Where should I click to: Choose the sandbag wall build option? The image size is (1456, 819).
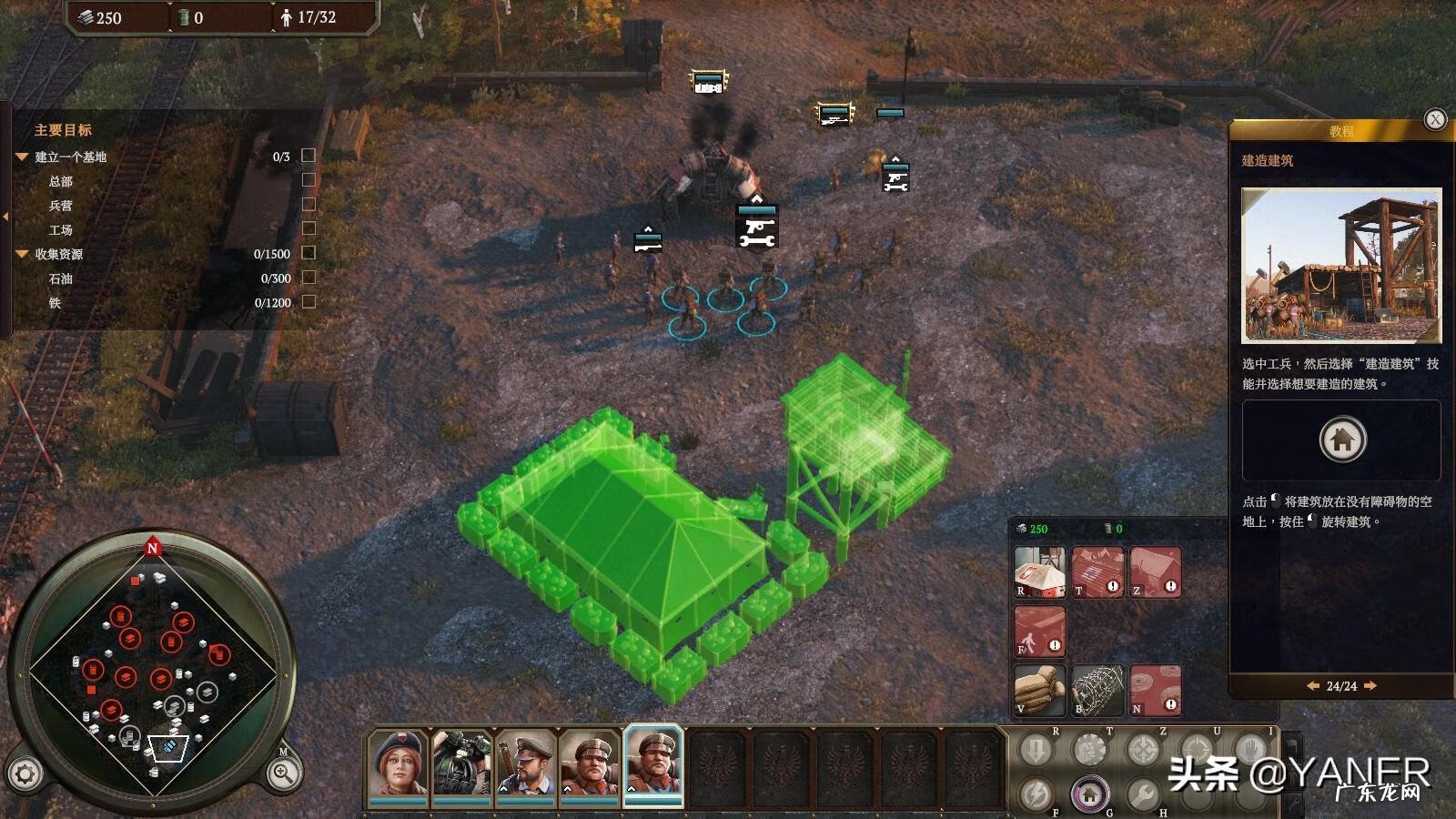pos(1039,690)
